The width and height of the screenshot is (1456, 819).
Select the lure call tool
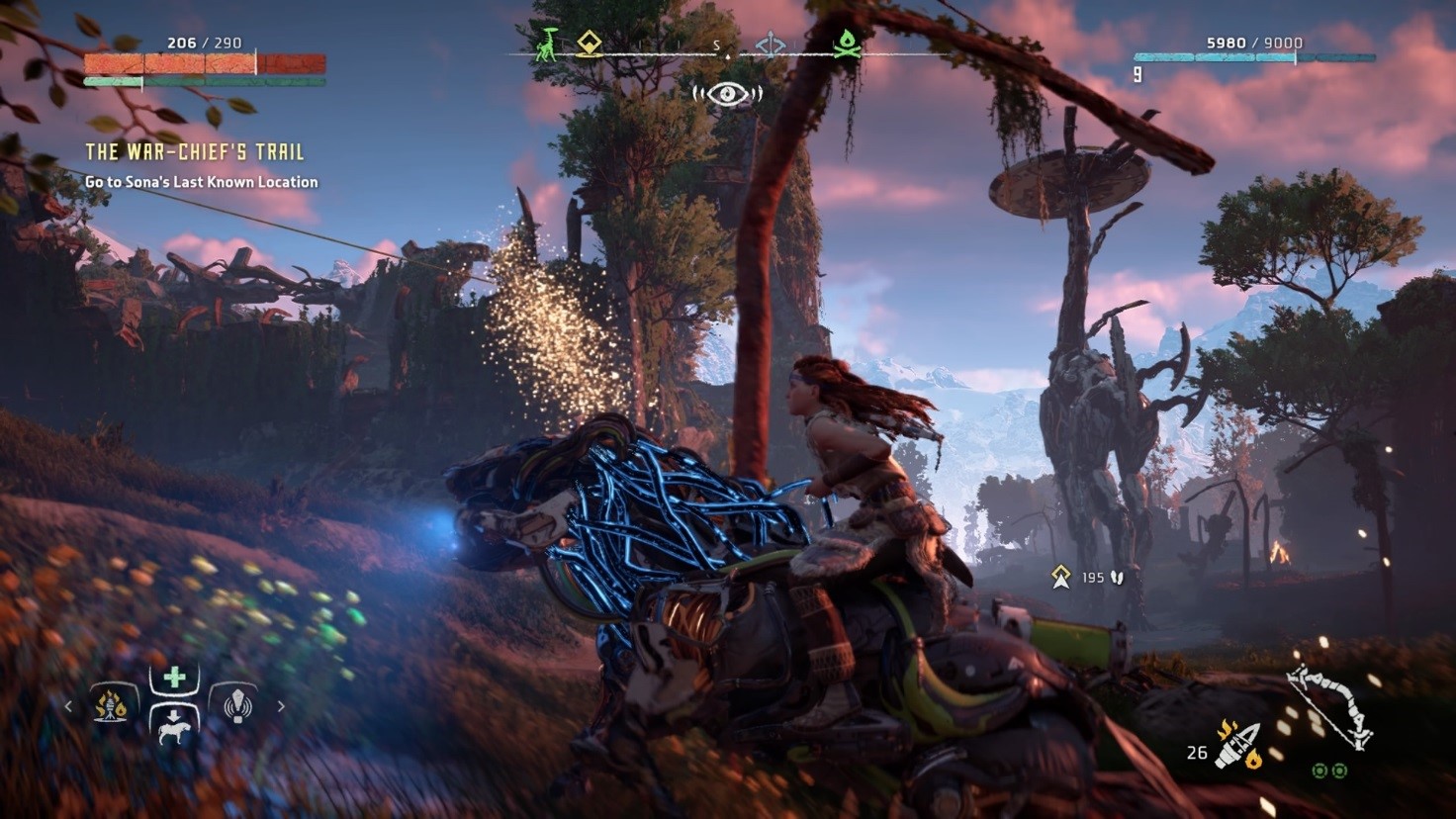click(236, 705)
